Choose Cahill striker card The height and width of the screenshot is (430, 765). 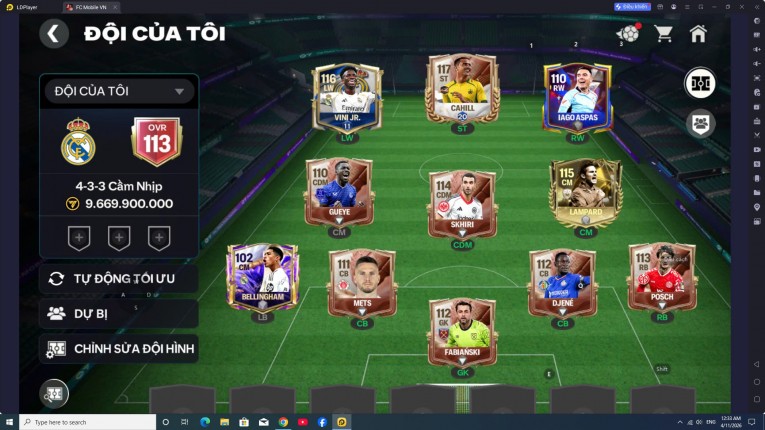point(462,93)
